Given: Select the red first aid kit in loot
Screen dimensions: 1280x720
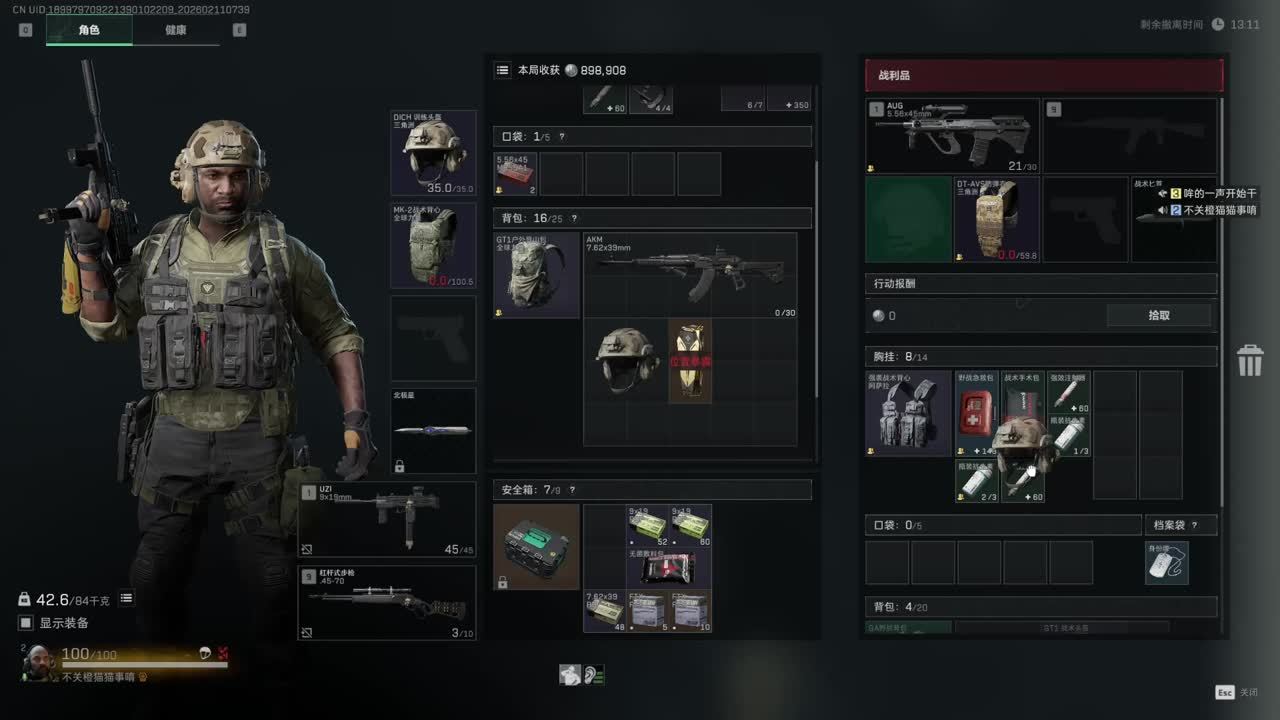Looking at the screenshot, I should pyautogui.click(x=976, y=412).
